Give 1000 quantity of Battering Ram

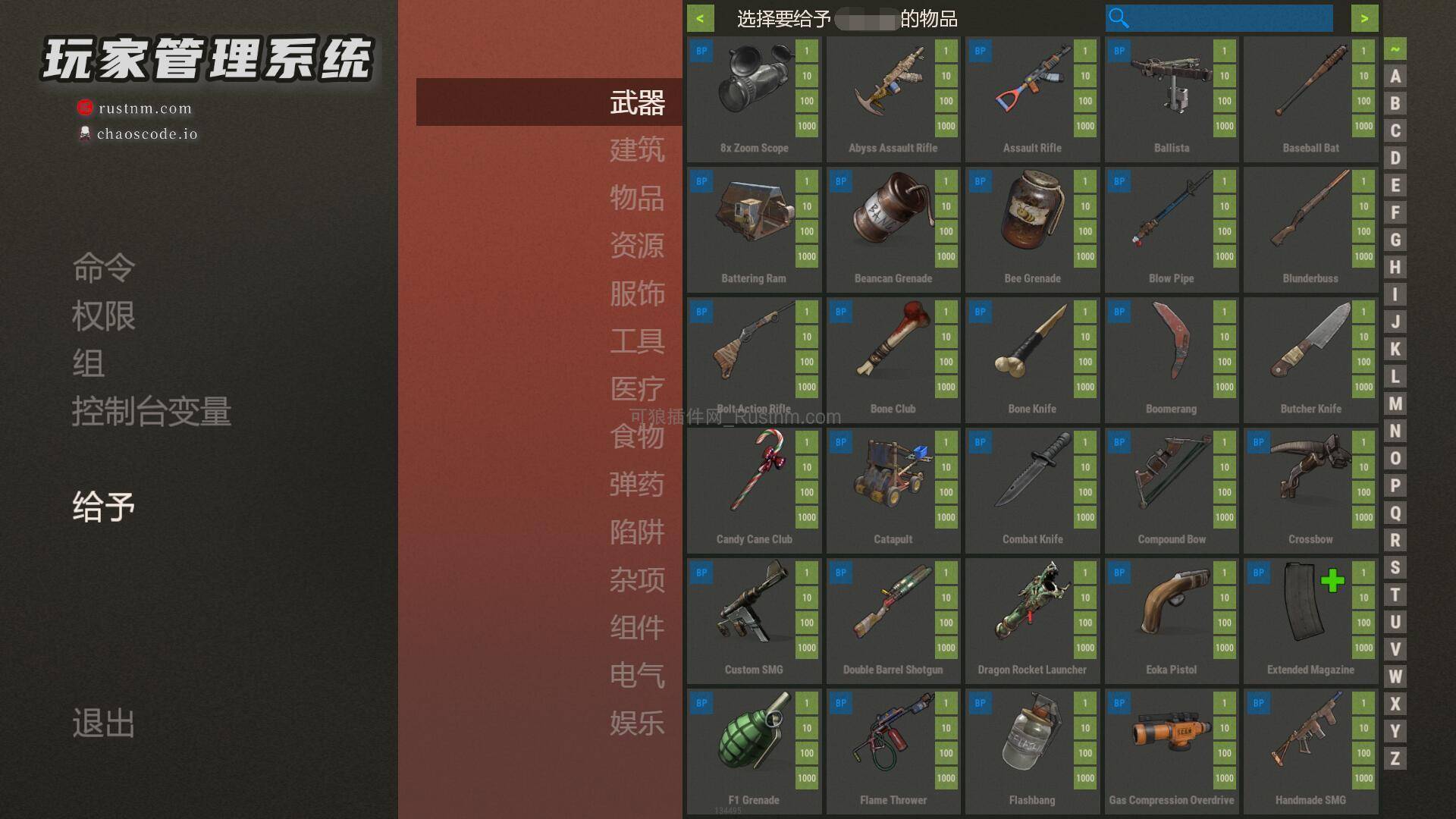coord(805,256)
